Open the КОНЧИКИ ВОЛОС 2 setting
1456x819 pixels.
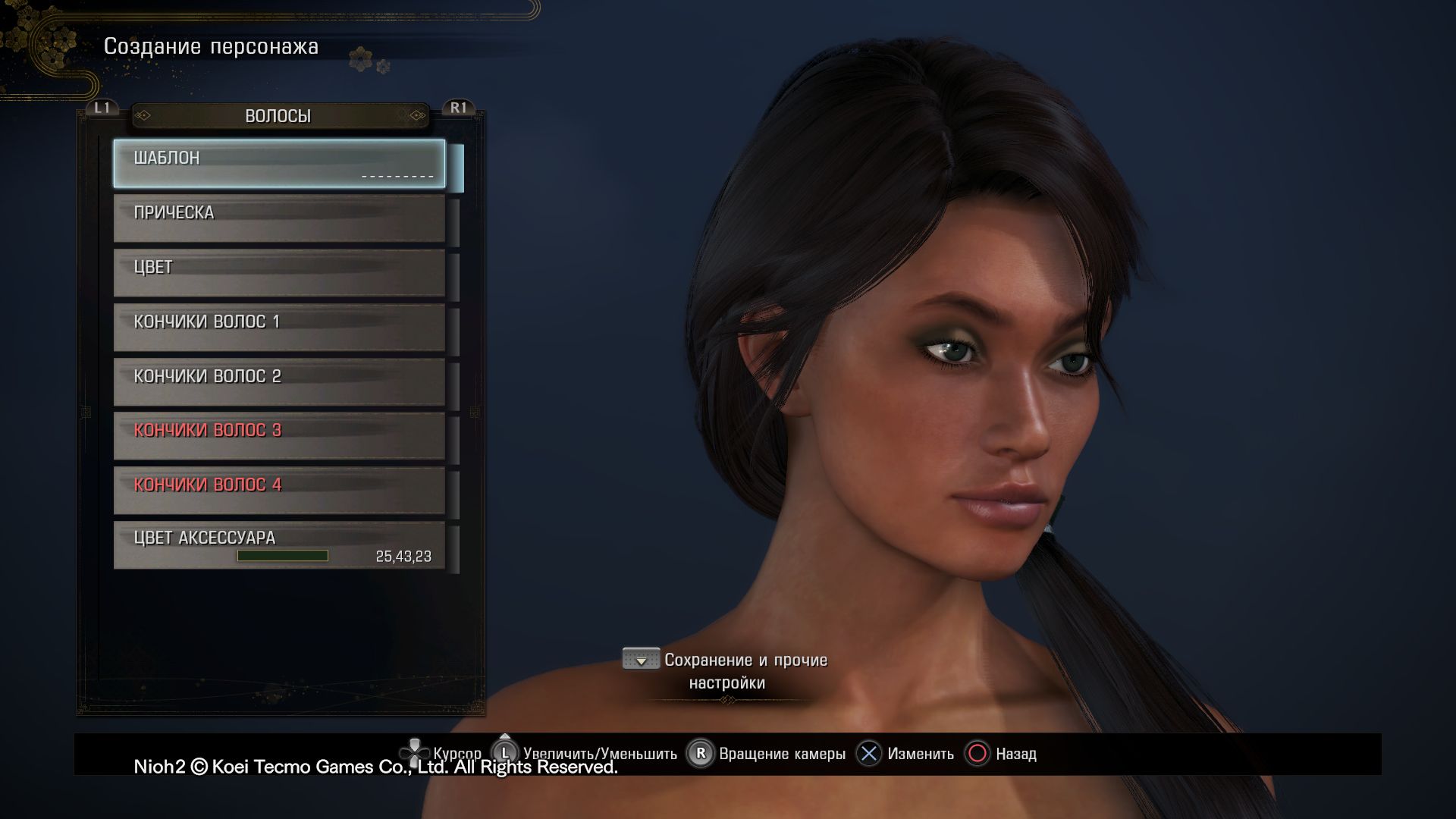click(279, 381)
